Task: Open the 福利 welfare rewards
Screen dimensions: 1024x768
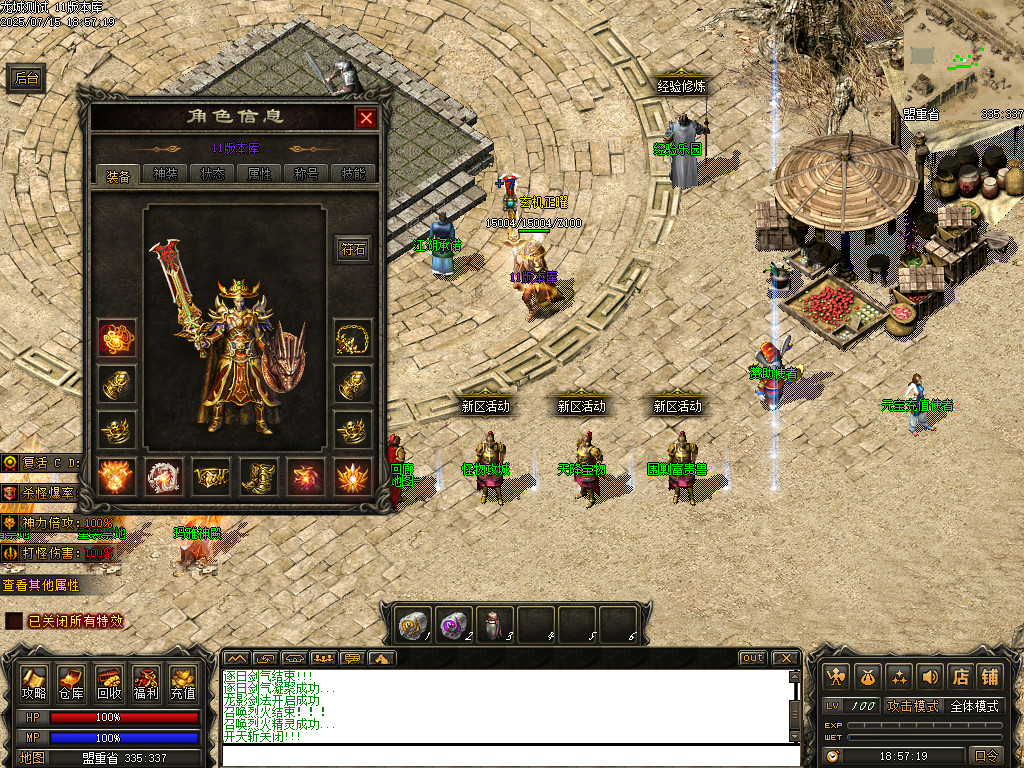Action: tap(146, 683)
